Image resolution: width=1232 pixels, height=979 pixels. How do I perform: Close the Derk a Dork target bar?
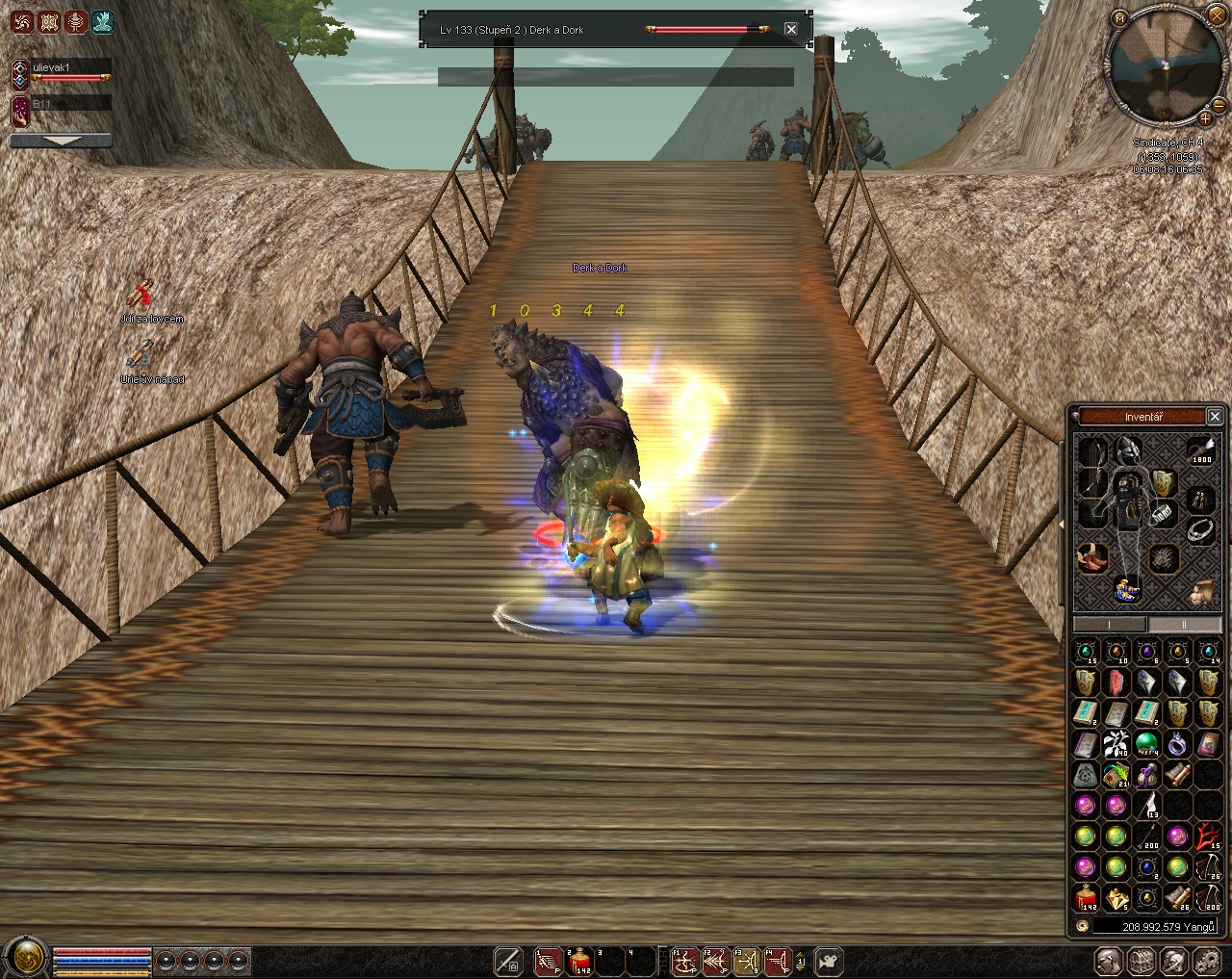[791, 29]
